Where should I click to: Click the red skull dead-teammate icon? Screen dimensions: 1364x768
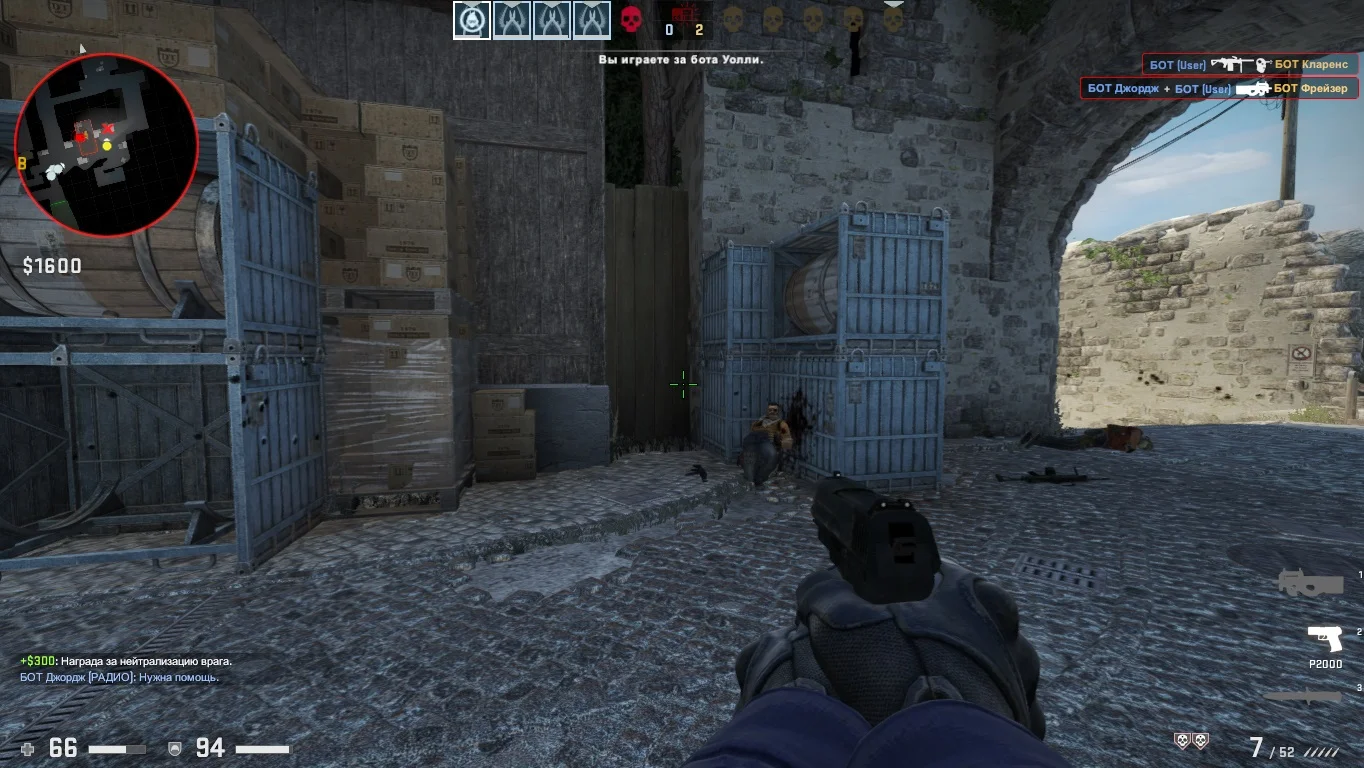point(631,19)
